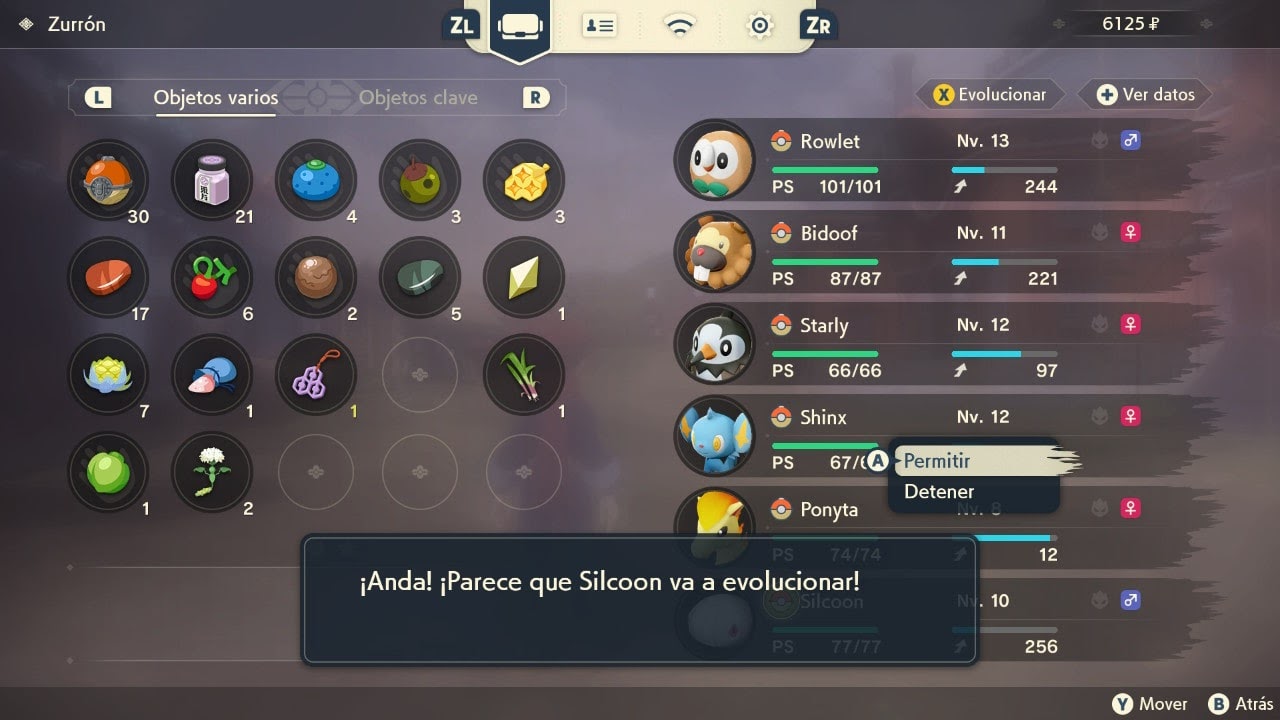Click the purple charm bead item
Image resolution: width=1280 pixels, height=720 pixels.
pos(316,375)
